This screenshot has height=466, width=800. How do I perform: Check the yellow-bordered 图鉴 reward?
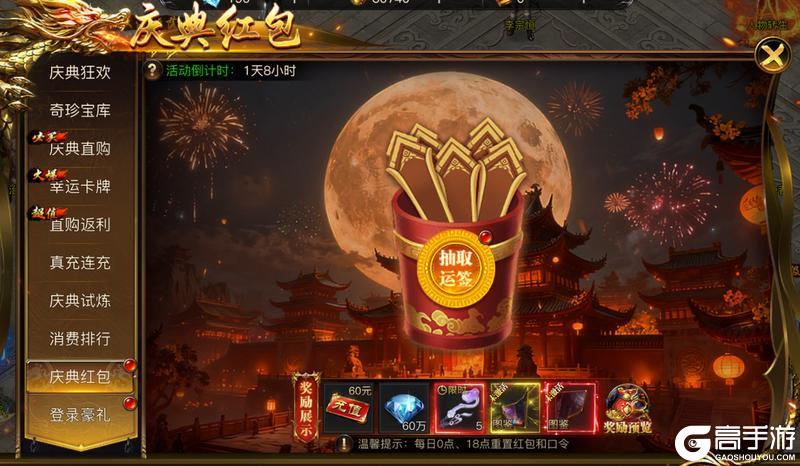[x=514, y=406]
